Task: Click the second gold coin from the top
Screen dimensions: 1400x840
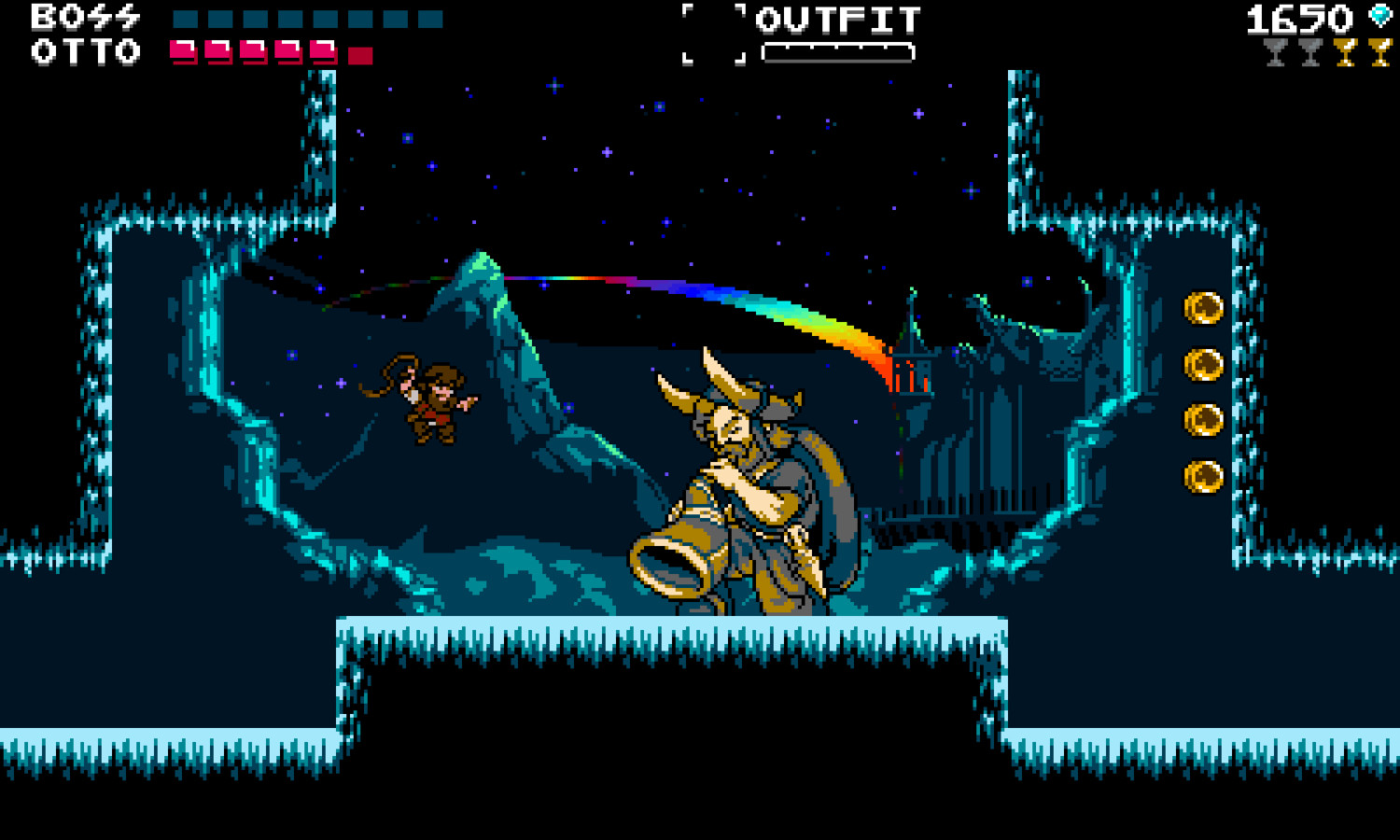Action: [1205, 363]
